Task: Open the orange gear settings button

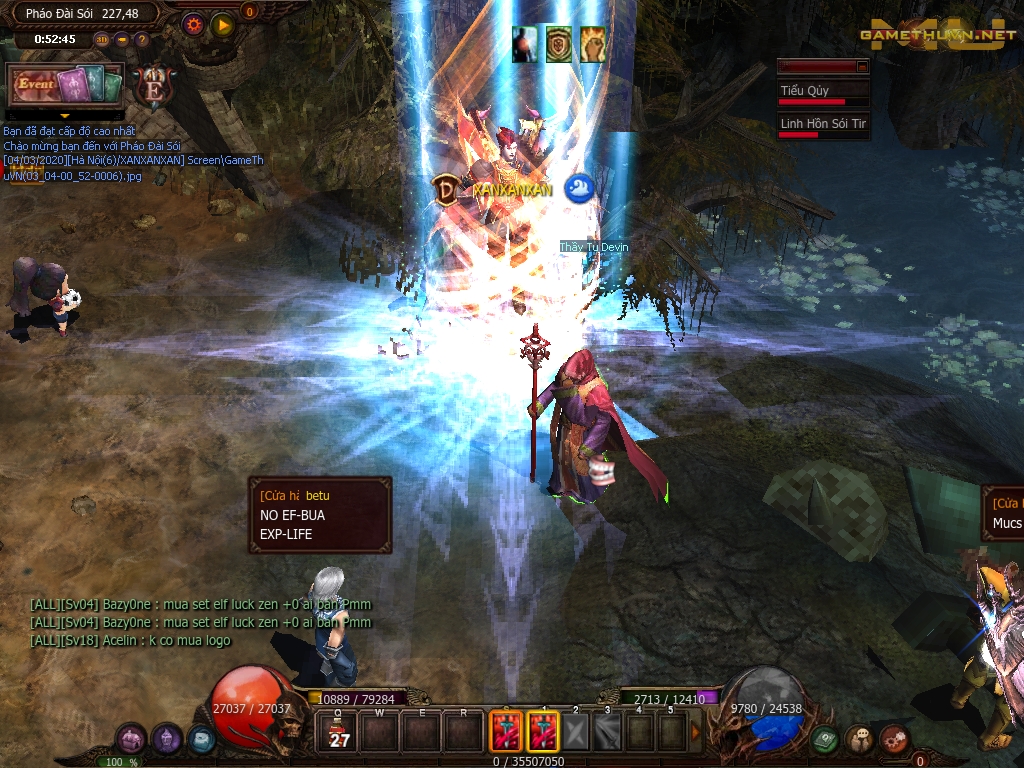Action: pos(194,24)
